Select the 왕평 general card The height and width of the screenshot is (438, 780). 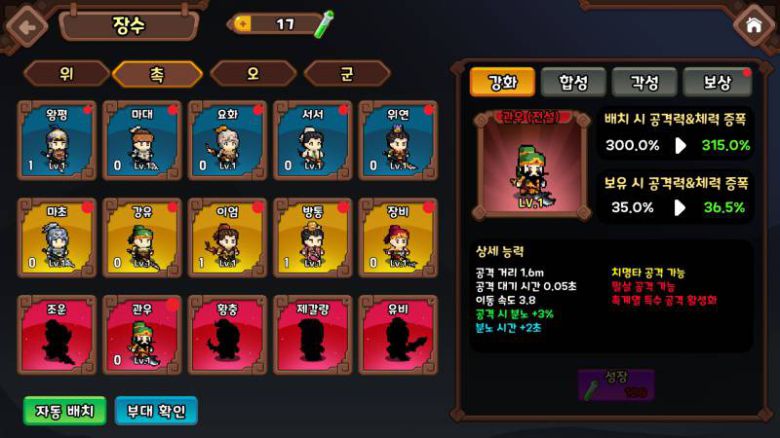[x=57, y=140]
